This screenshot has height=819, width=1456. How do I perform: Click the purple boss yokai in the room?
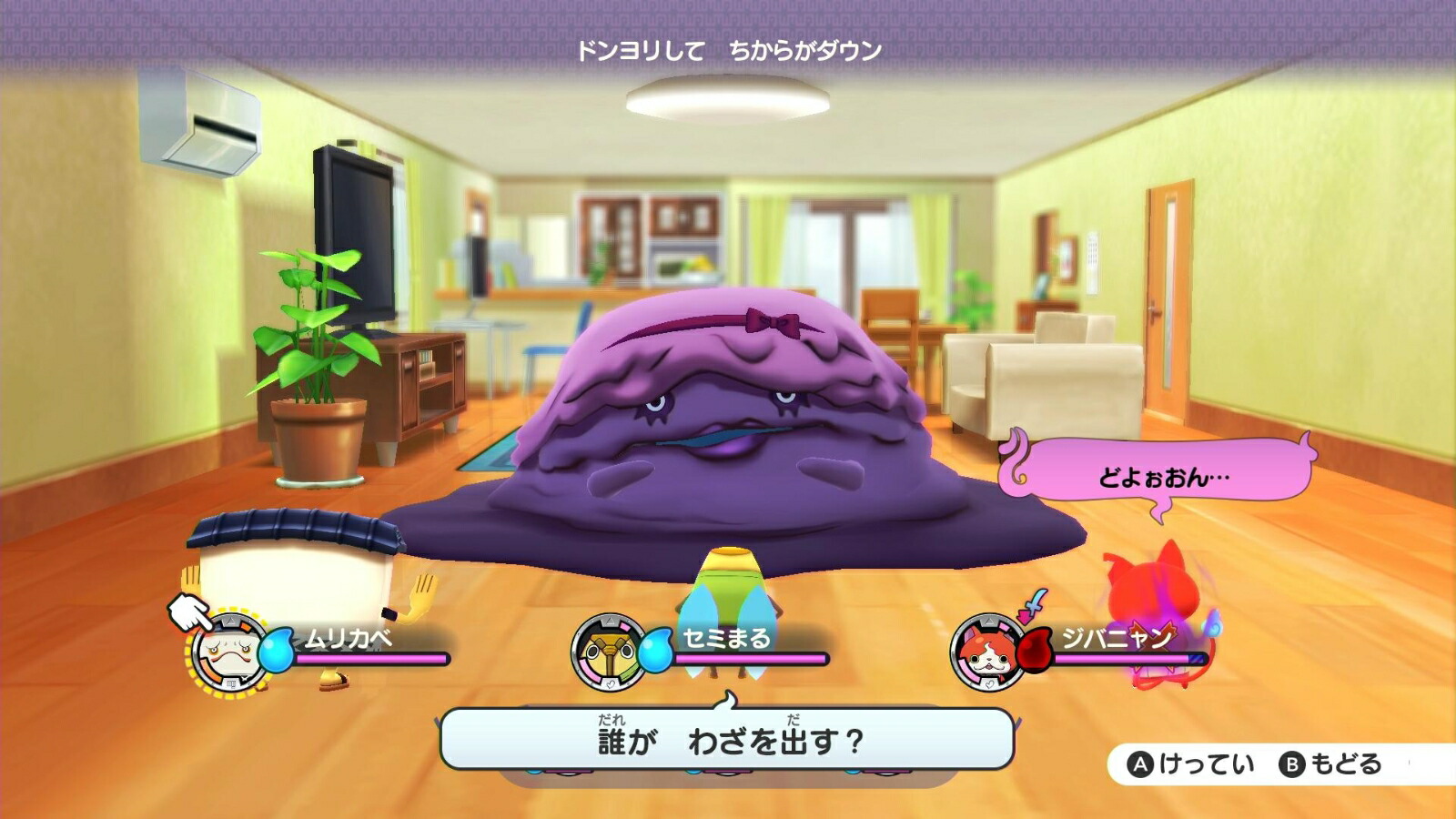(x=746, y=428)
